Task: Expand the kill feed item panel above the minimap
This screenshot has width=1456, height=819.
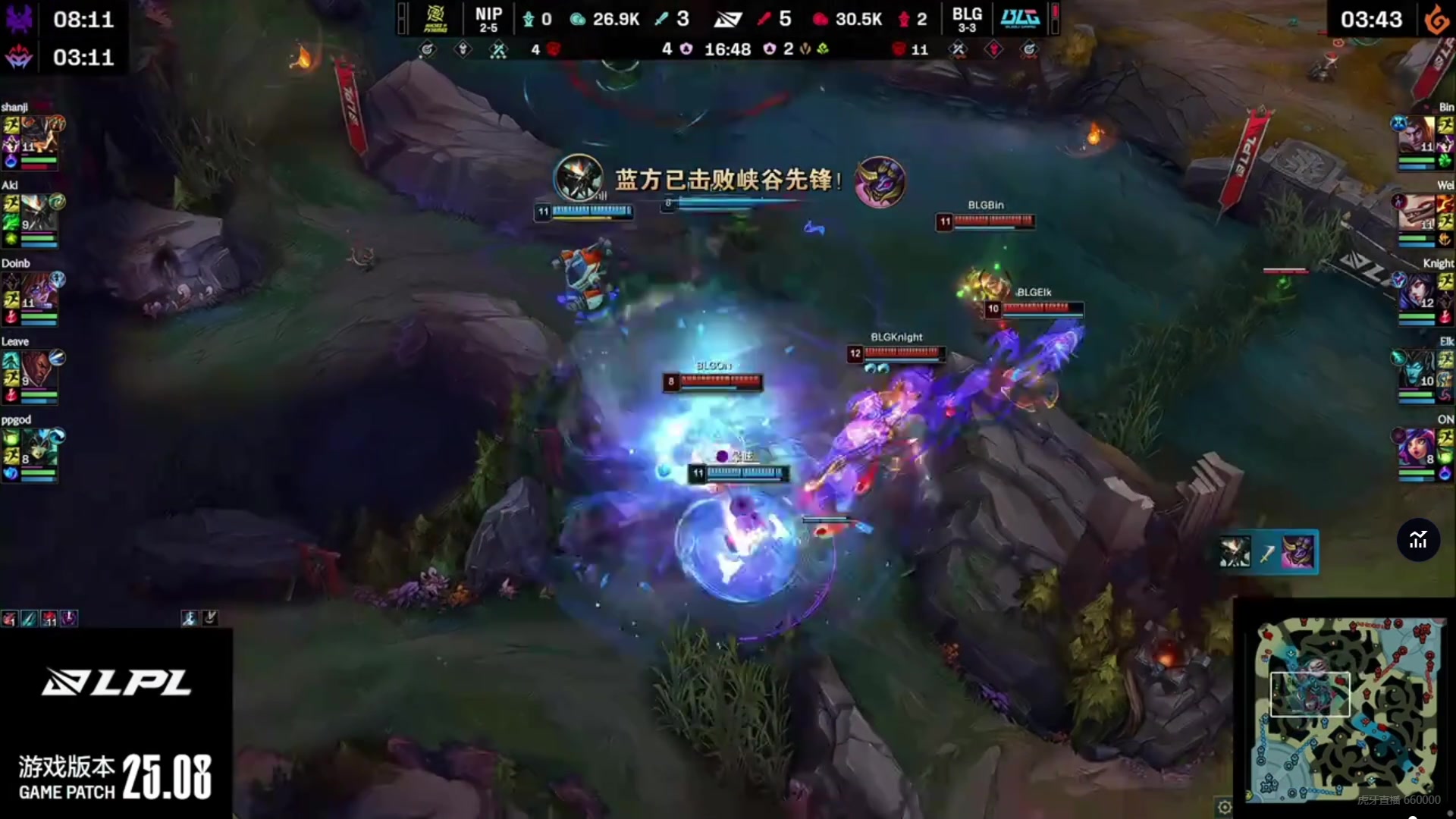Action: (x=1266, y=552)
